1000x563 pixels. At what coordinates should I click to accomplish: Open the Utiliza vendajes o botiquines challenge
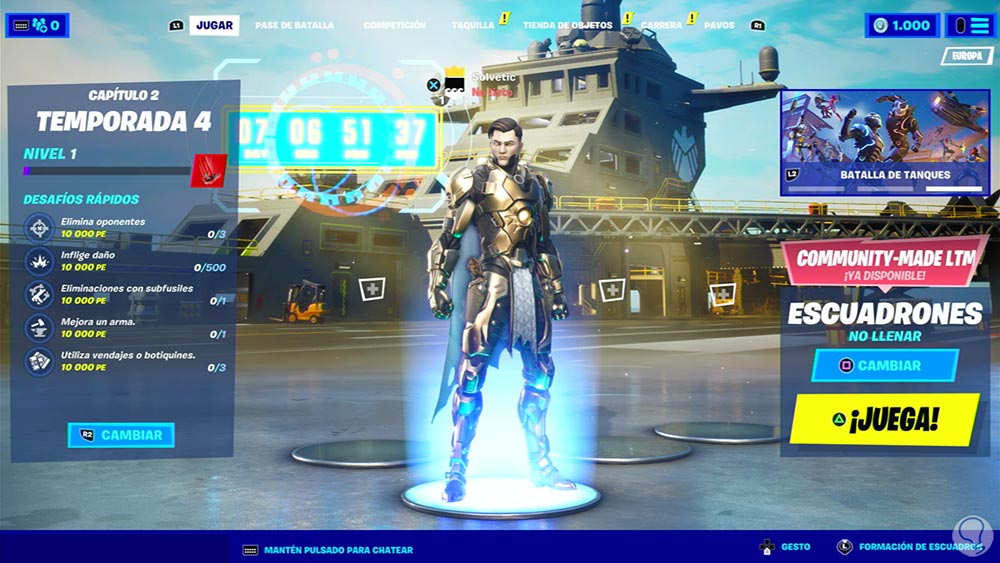coord(125,361)
